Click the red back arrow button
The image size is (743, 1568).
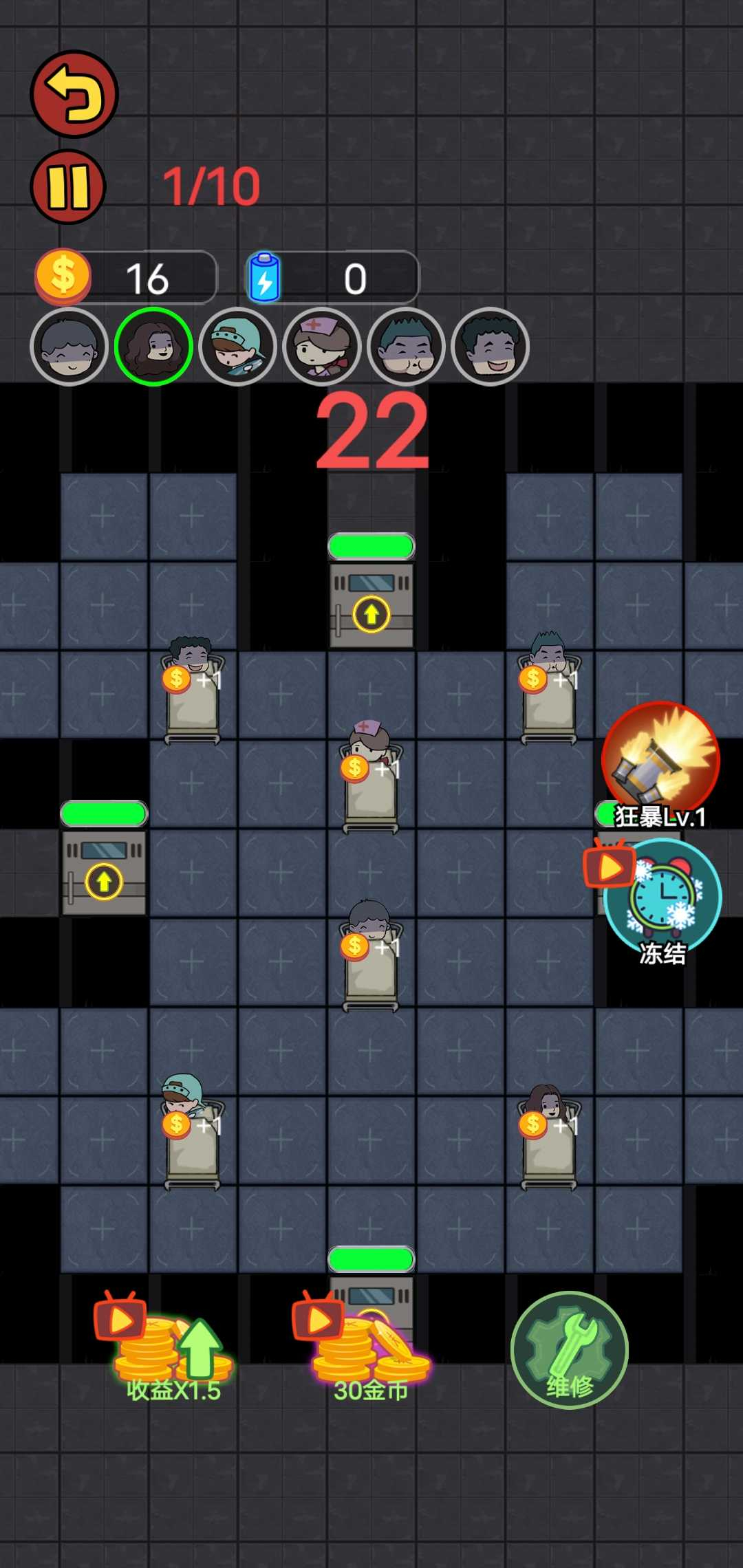(x=74, y=94)
